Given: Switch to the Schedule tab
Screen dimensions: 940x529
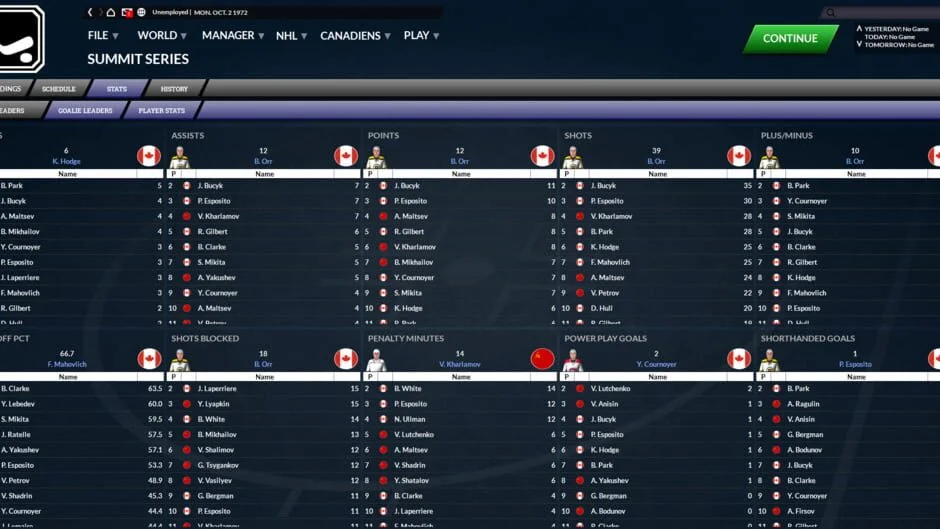Looking at the screenshot, I should (59, 89).
